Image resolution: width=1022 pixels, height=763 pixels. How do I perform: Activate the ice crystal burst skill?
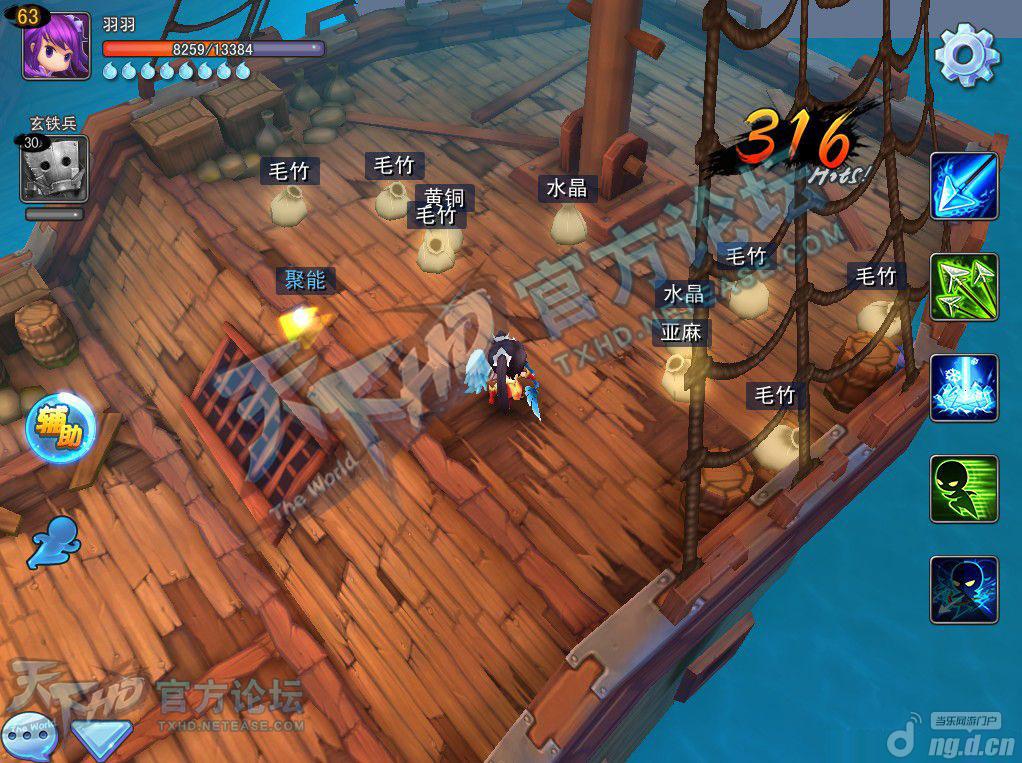click(964, 388)
